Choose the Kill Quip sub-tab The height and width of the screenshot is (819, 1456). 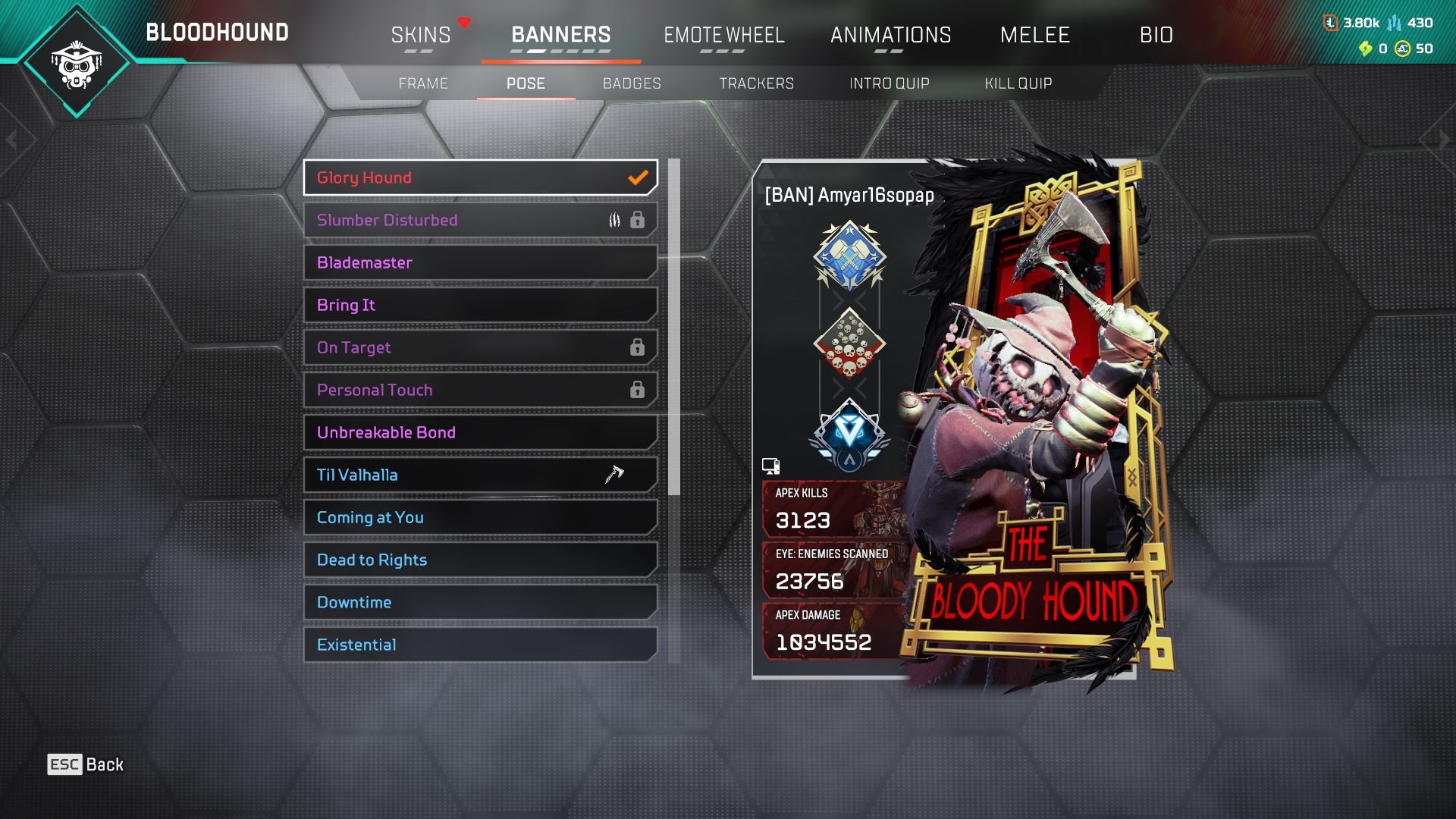point(1018,83)
